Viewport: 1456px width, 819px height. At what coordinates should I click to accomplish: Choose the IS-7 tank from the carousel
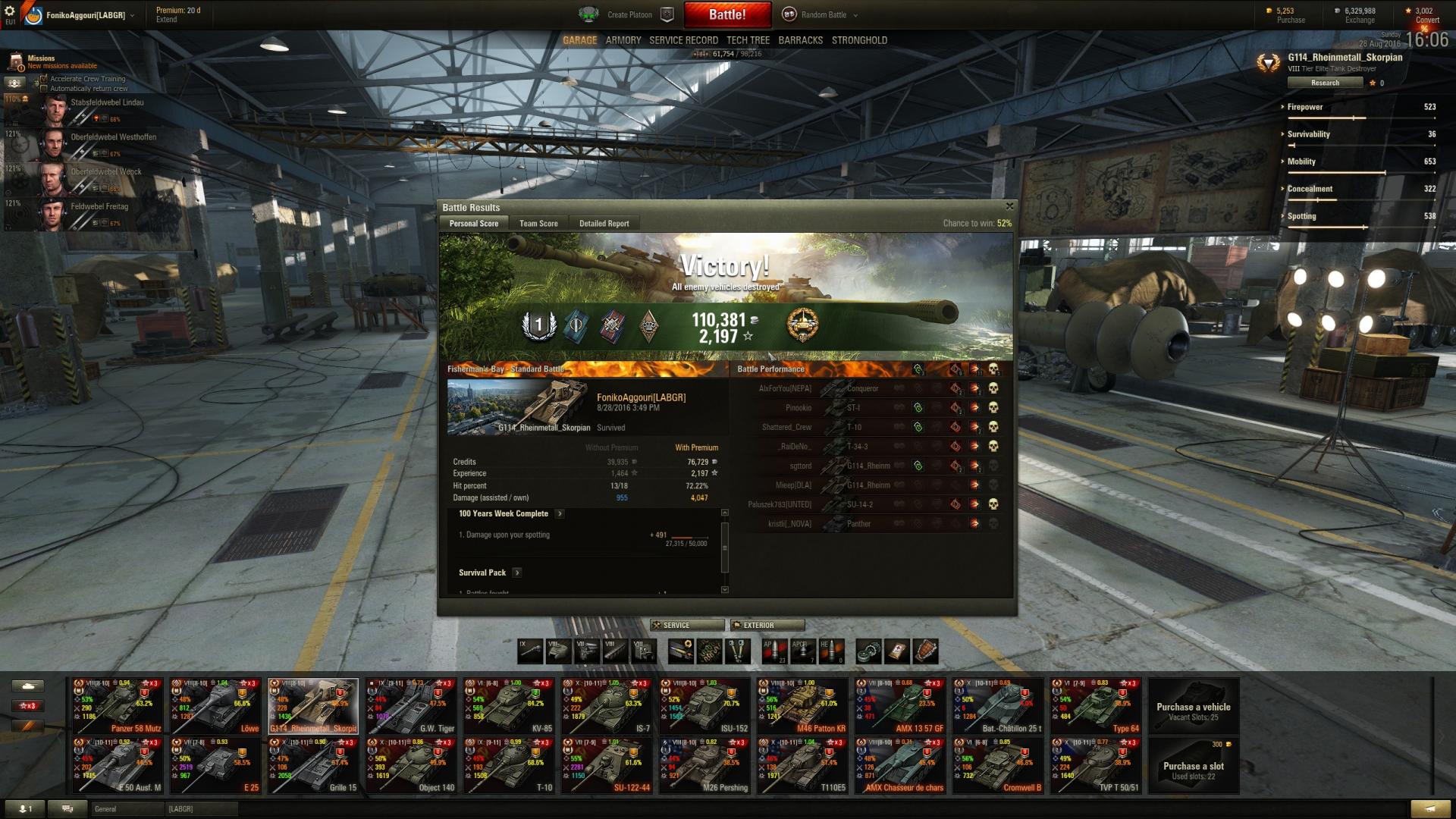point(607,706)
